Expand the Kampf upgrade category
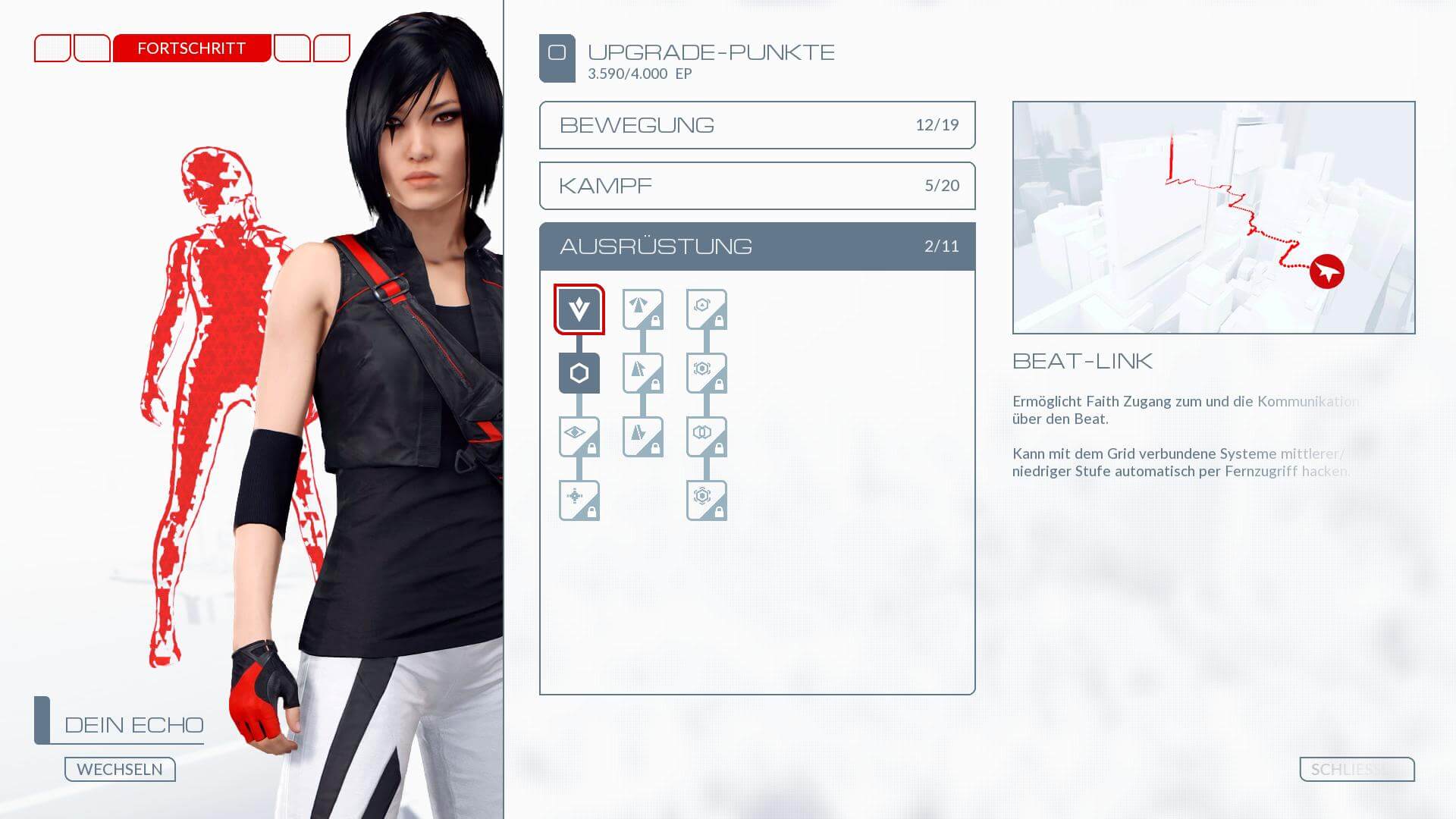This screenshot has width=1456, height=819. click(x=757, y=186)
